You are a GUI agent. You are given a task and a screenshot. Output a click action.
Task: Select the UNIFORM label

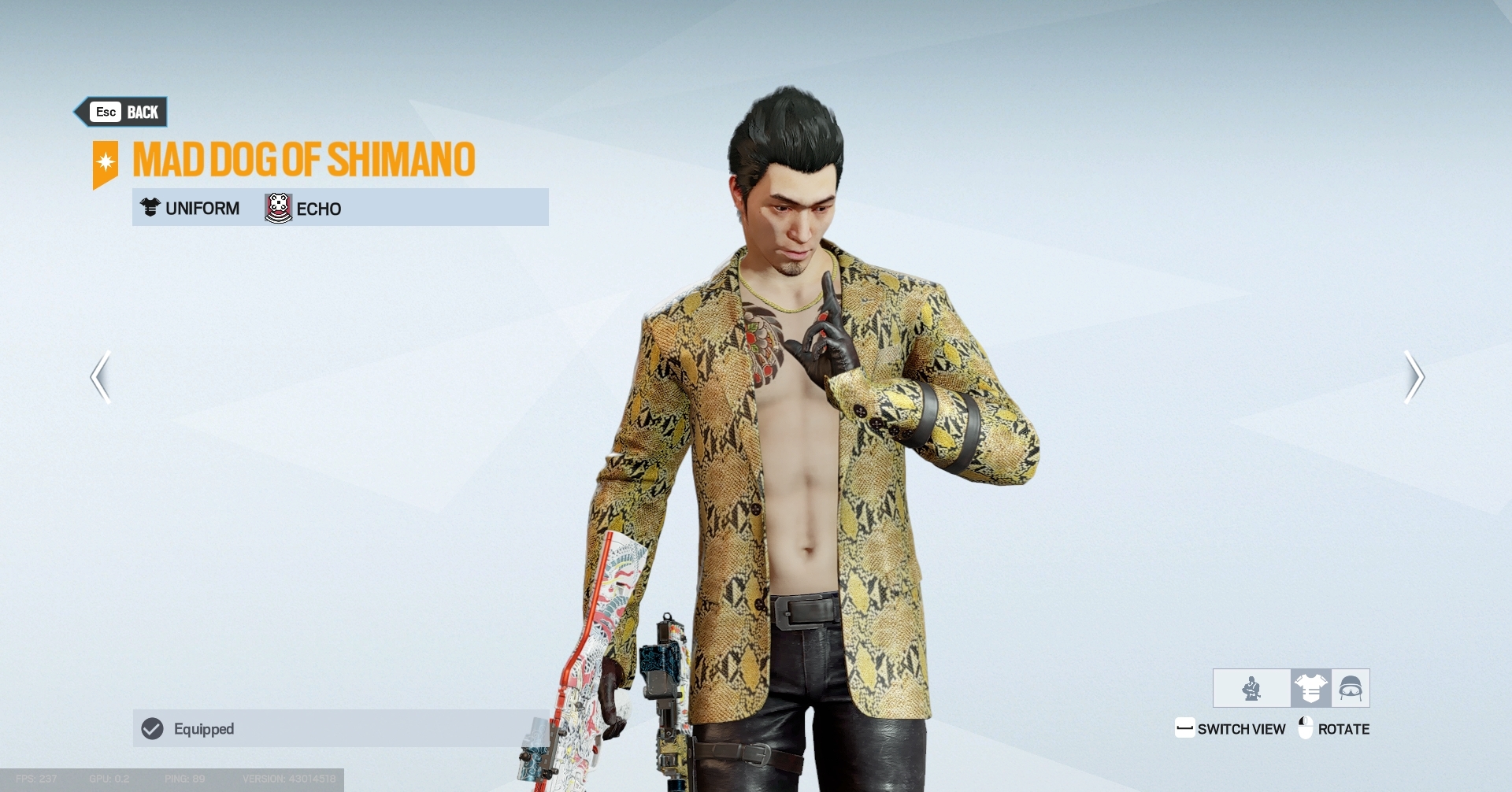point(202,208)
